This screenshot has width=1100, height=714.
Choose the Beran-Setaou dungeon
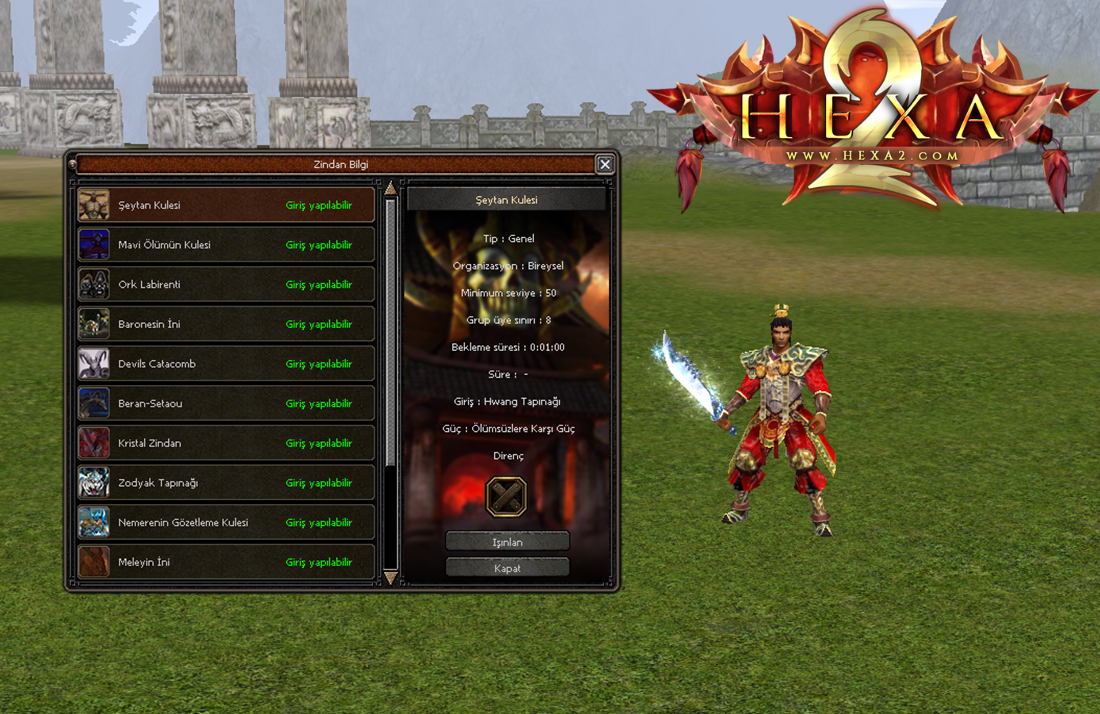(226, 404)
